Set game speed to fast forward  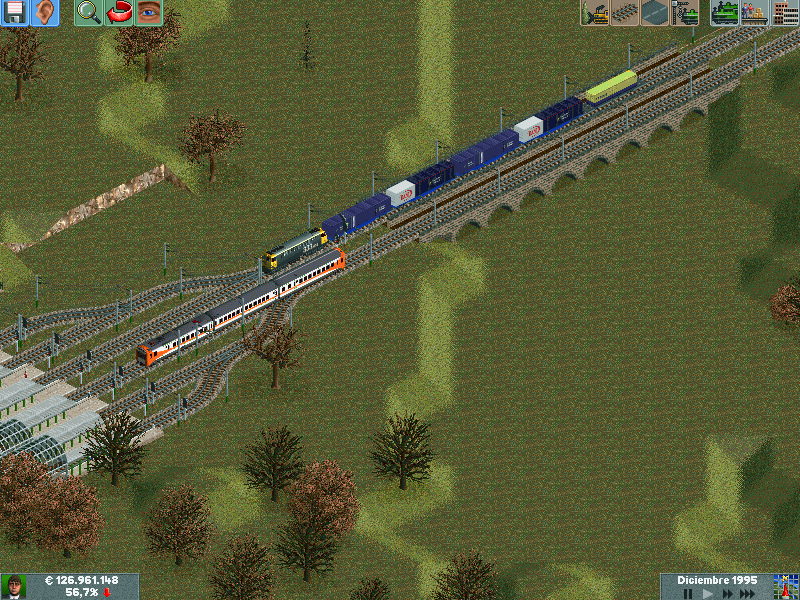(x=728, y=593)
